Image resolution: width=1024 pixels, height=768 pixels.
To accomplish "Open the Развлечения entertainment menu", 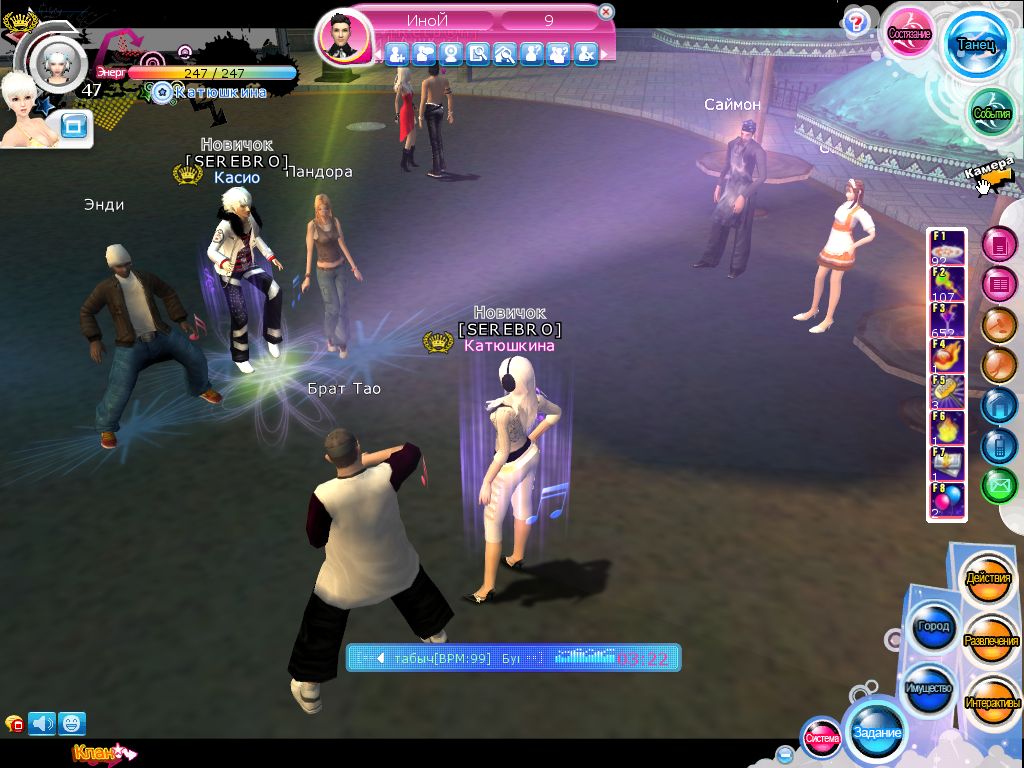I will (x=991, y=640).
